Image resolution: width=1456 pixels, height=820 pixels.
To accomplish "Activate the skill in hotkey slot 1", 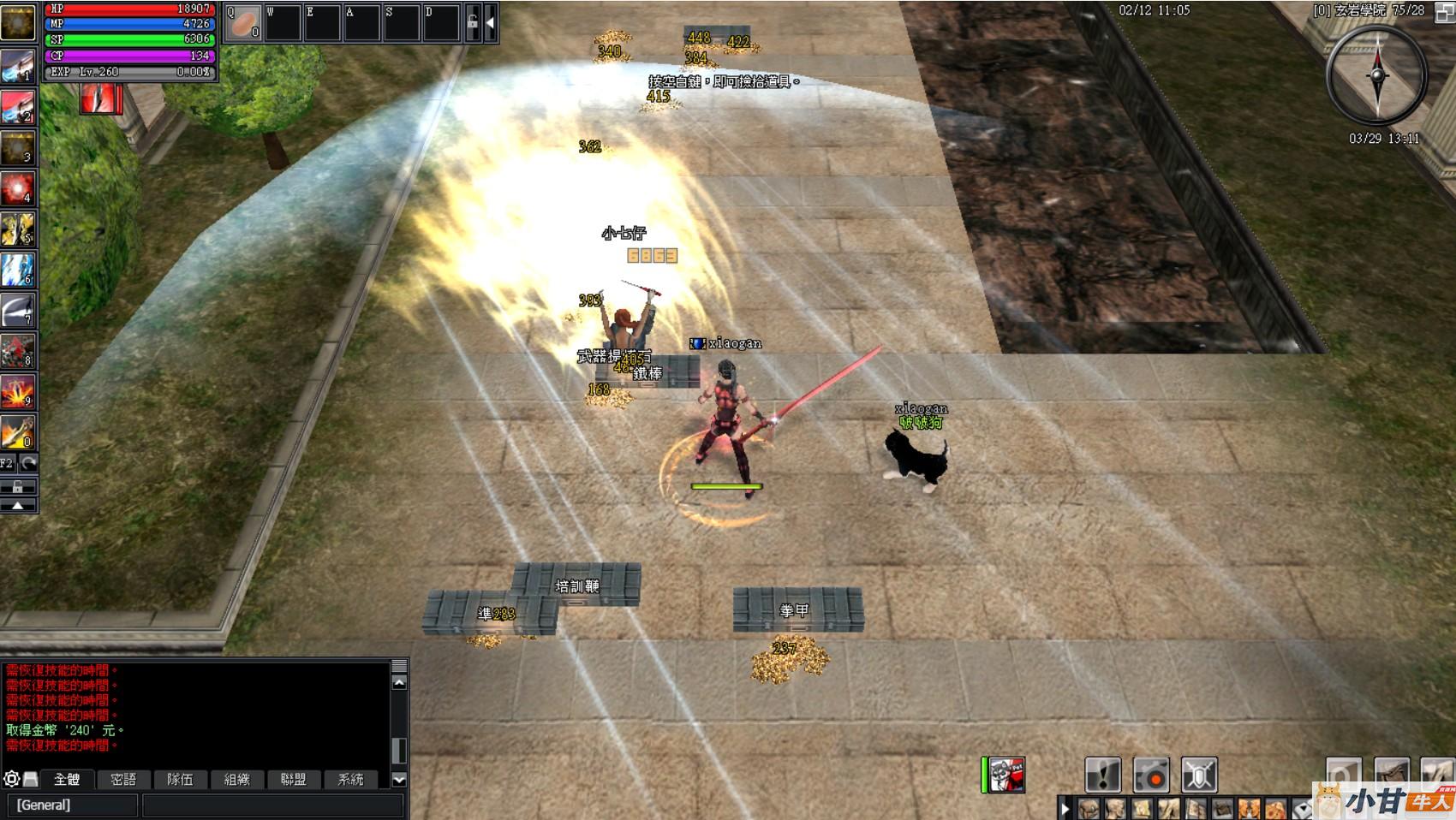I will (x=17, y=65).
